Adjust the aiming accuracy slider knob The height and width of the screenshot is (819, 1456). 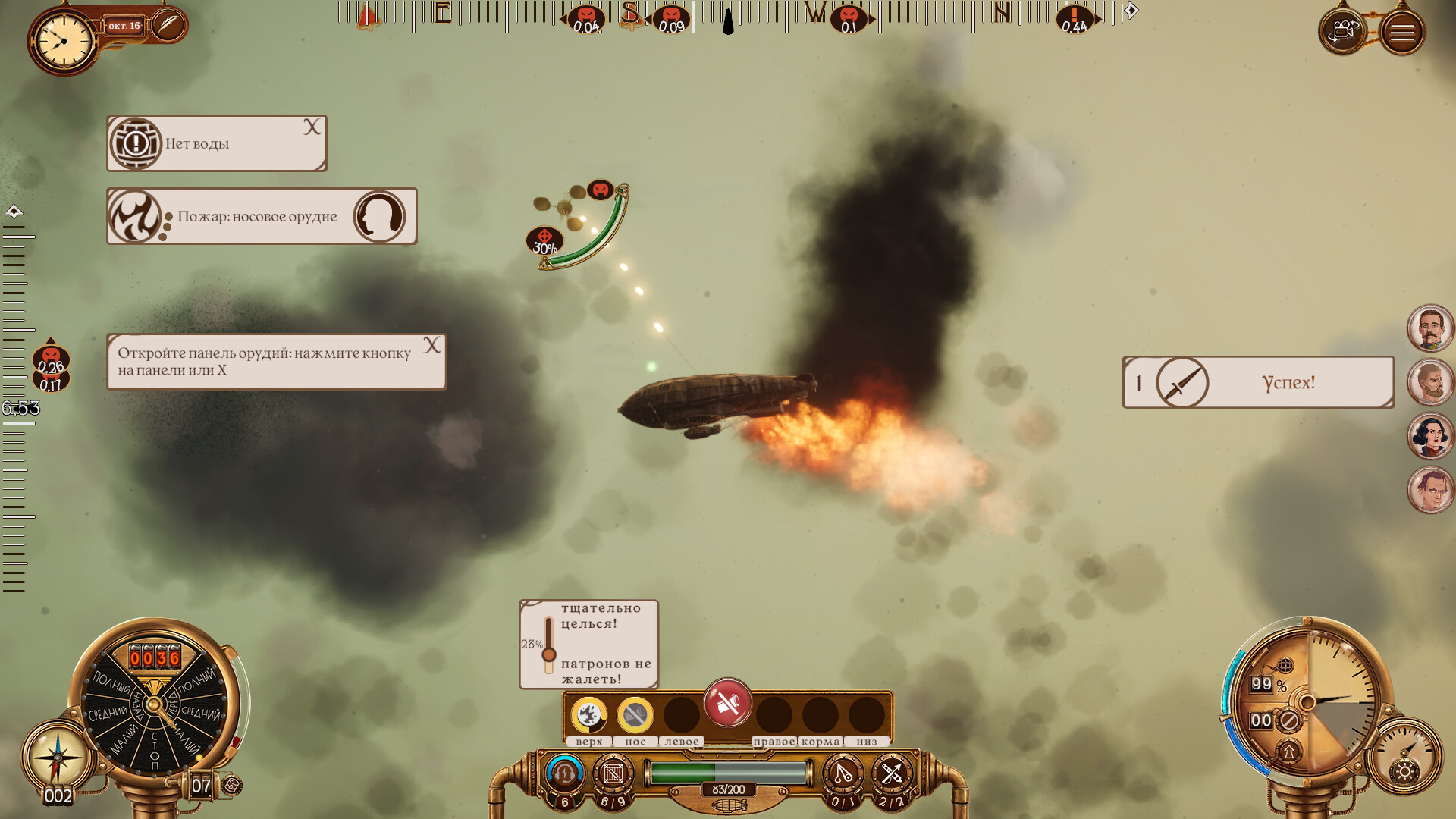(x=549, y=654)
